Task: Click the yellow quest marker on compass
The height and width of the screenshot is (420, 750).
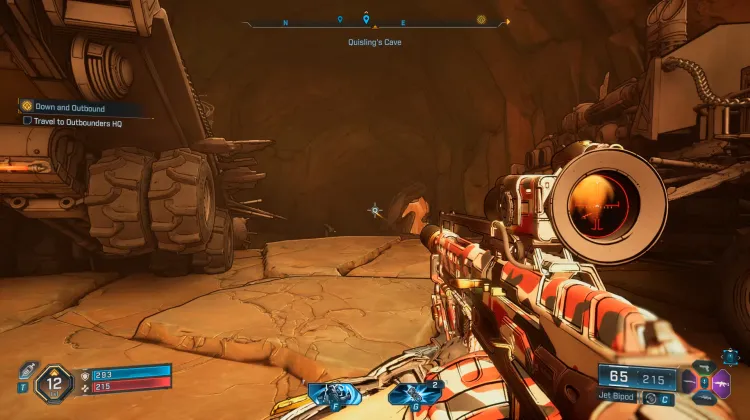Action: point(481,19)
